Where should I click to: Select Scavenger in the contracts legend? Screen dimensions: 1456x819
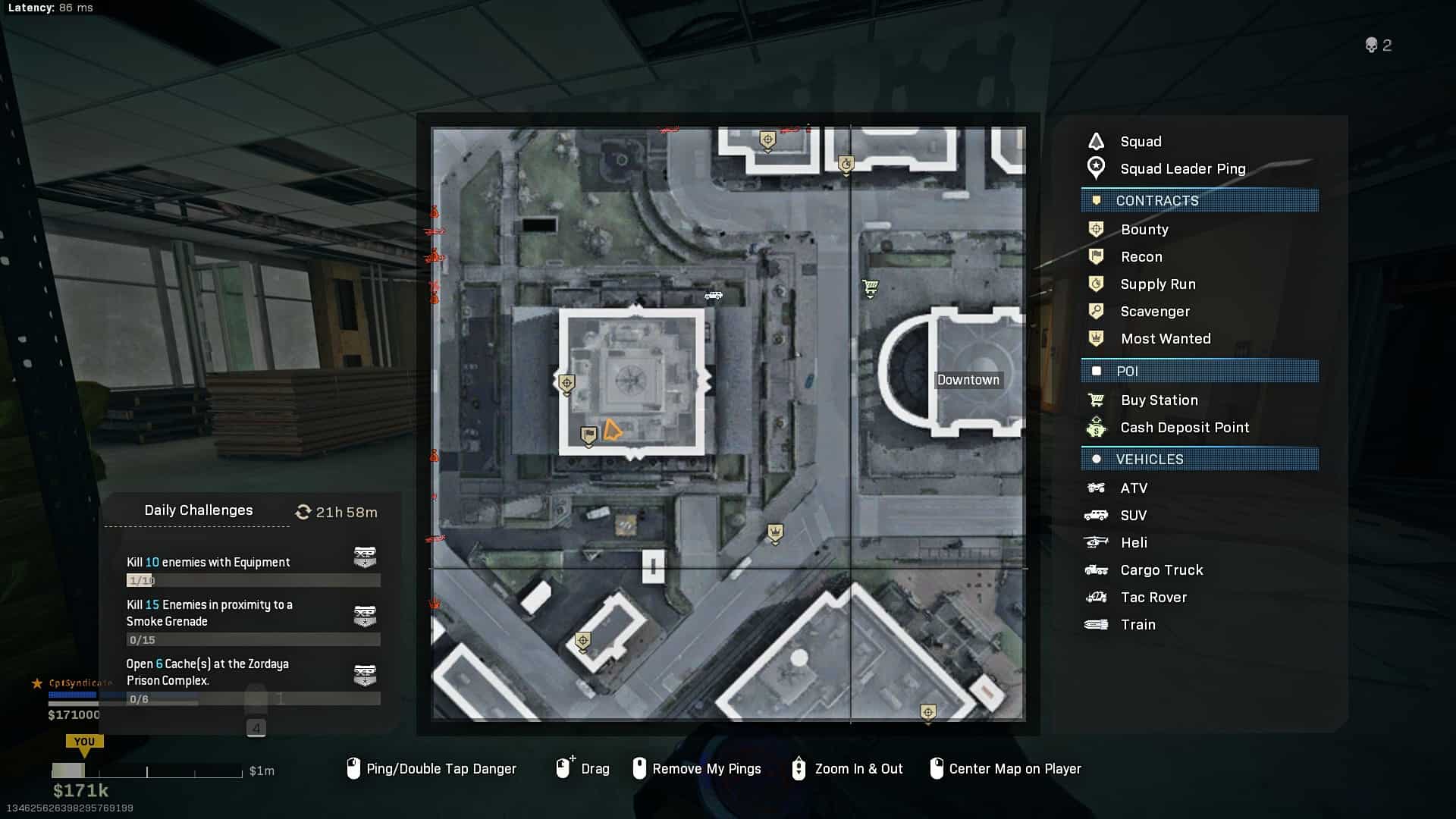pyautogui.click(x=1154, y=312)
